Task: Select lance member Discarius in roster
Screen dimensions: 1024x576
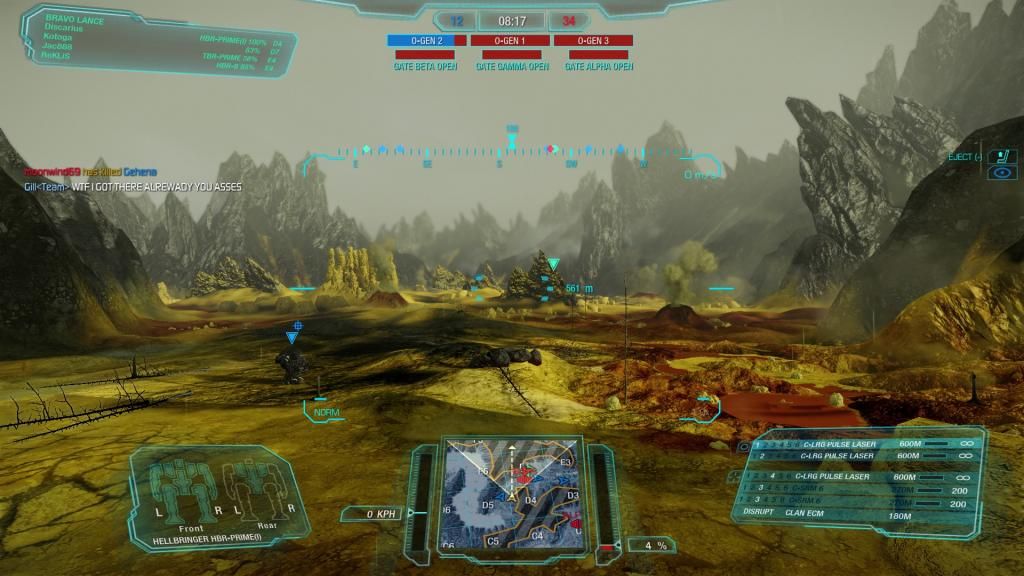Action: 63,27
